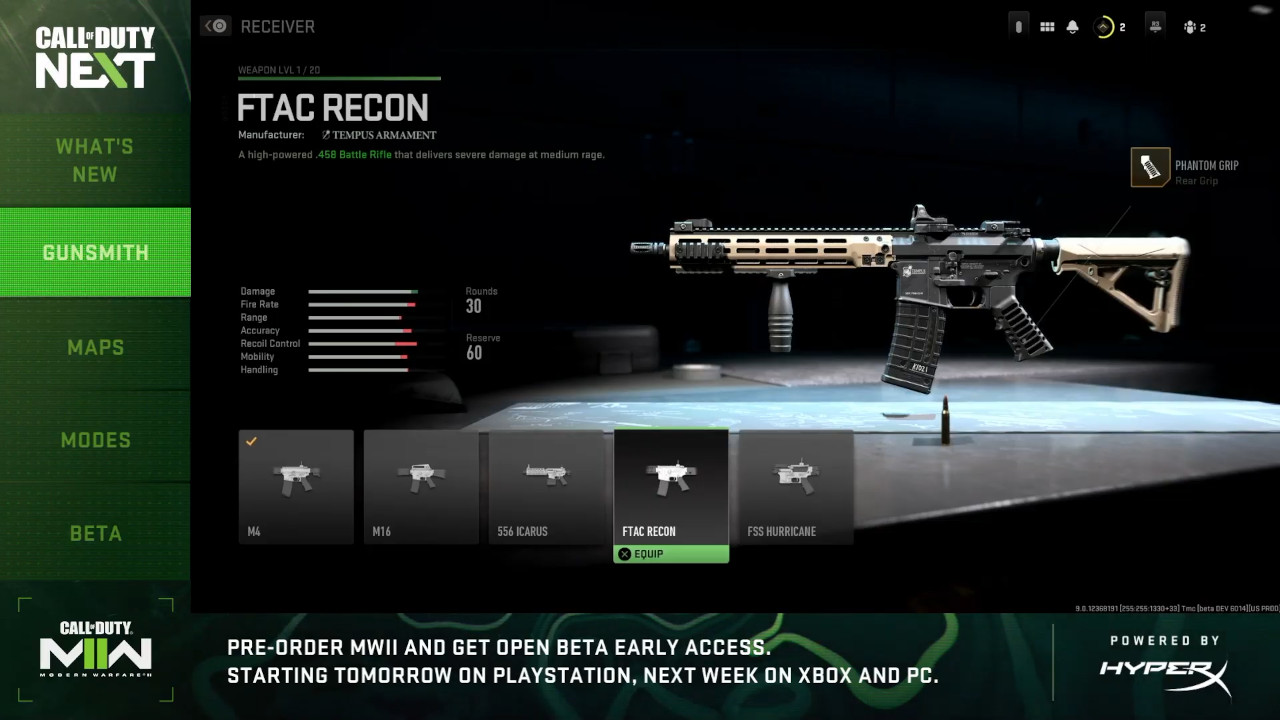The image size is (1280, 720).
Task: Expand the GUNSMITH section
Action: click(x=95, y=252)
